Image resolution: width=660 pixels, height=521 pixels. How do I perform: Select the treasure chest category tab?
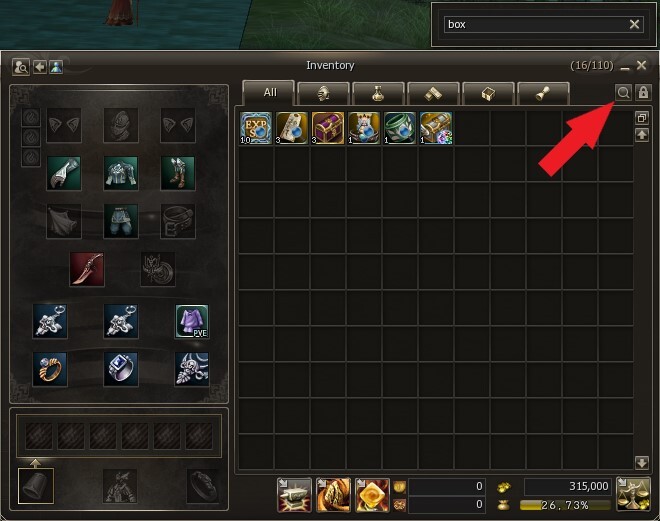click(488, 93)
